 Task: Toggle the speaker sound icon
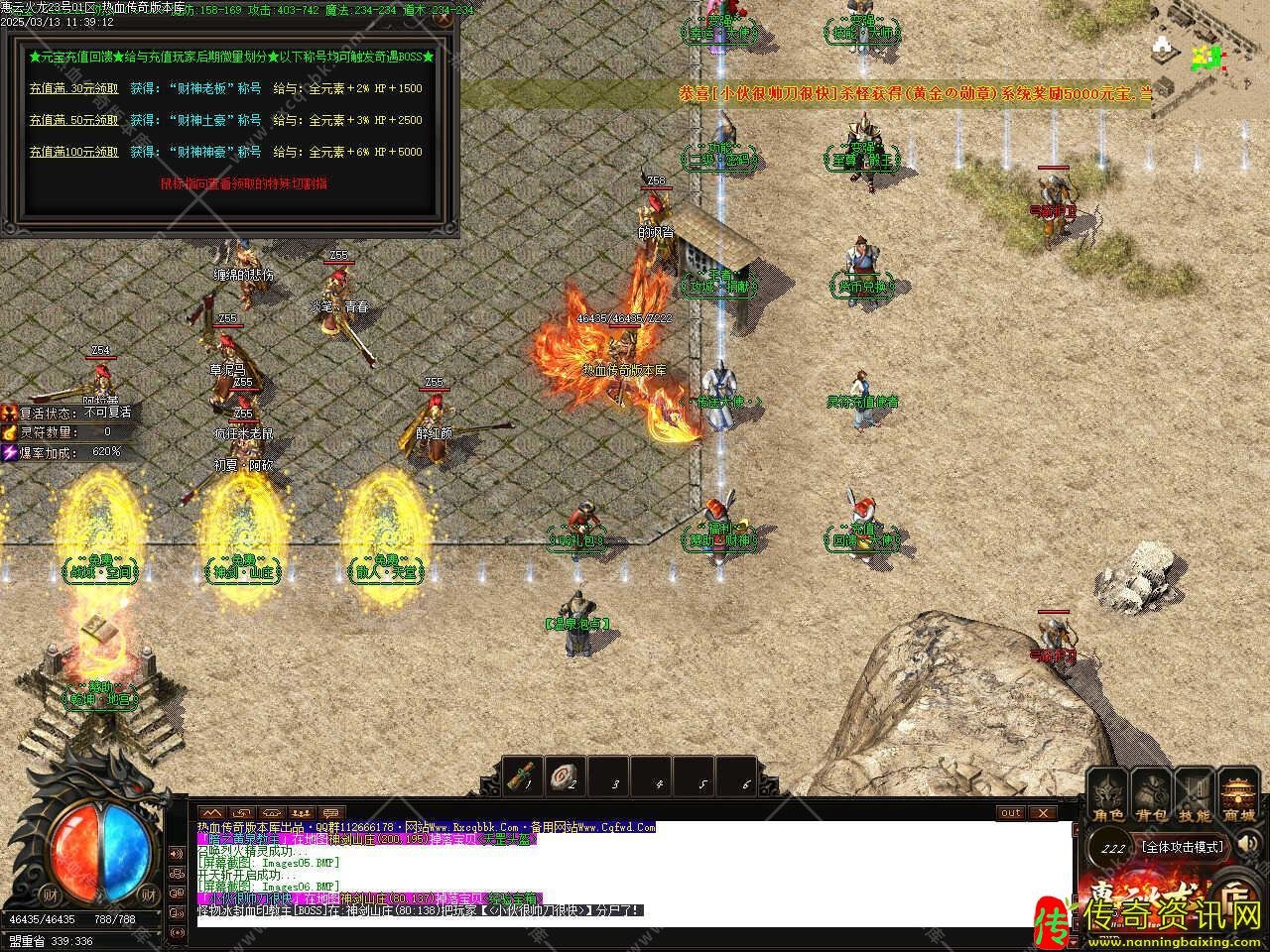tap(1250, 845)
